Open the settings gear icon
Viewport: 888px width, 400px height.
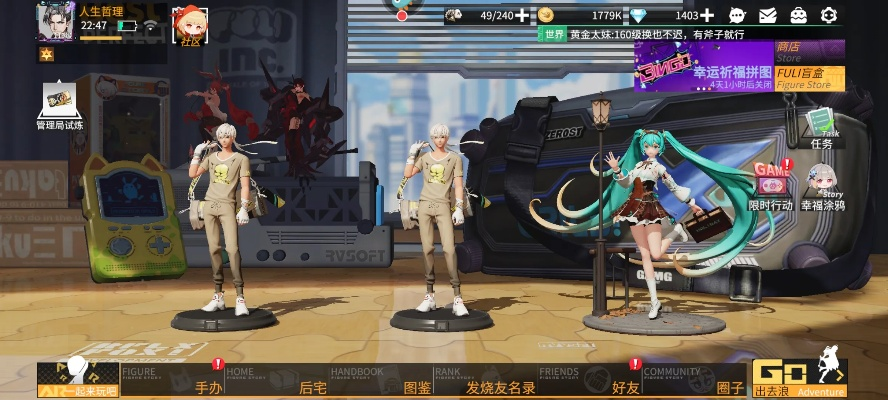coord(828,15)
